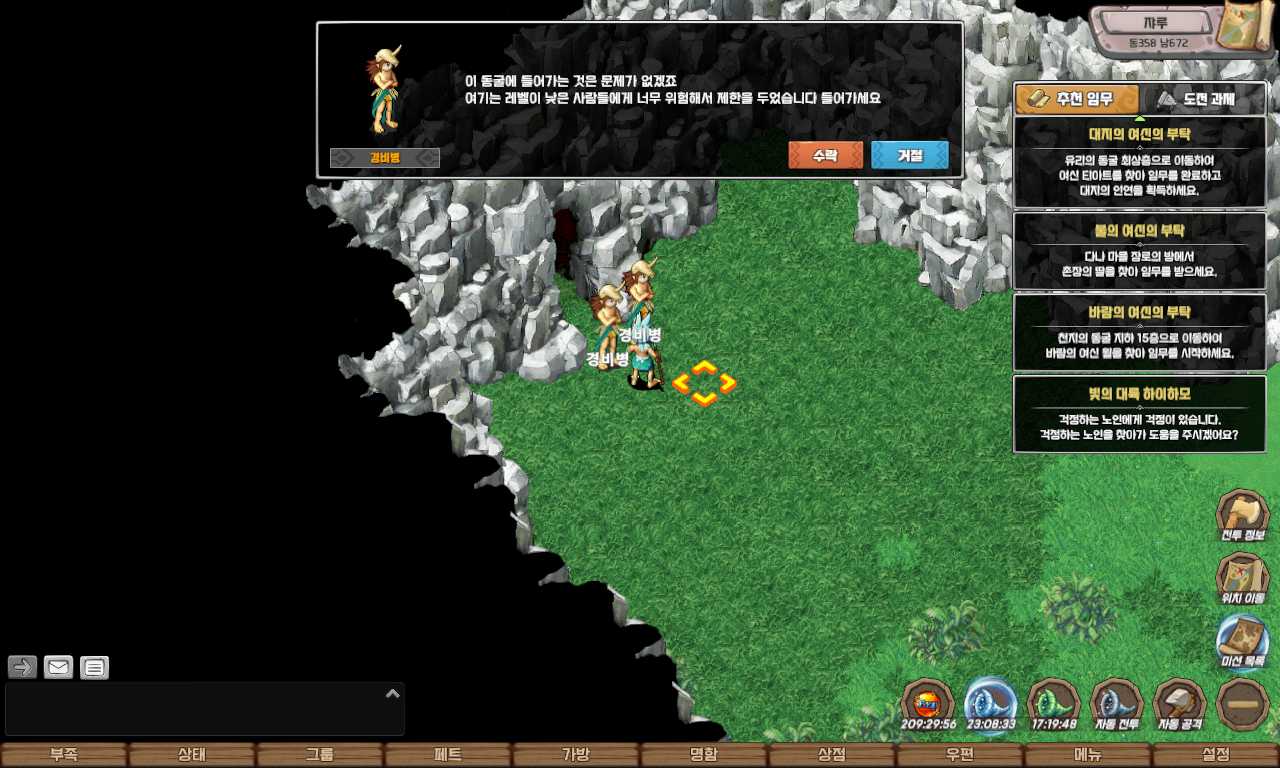Open the 가방 bag menu
Viewport: 1280px width, 768px height.
pos(576,755)
